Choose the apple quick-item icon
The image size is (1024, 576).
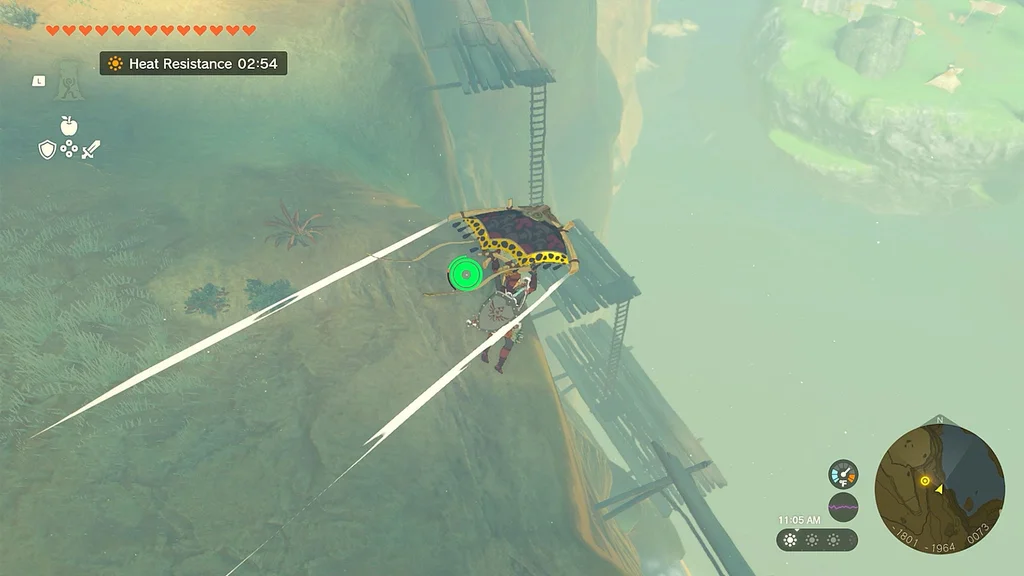(x=69, y=125)
